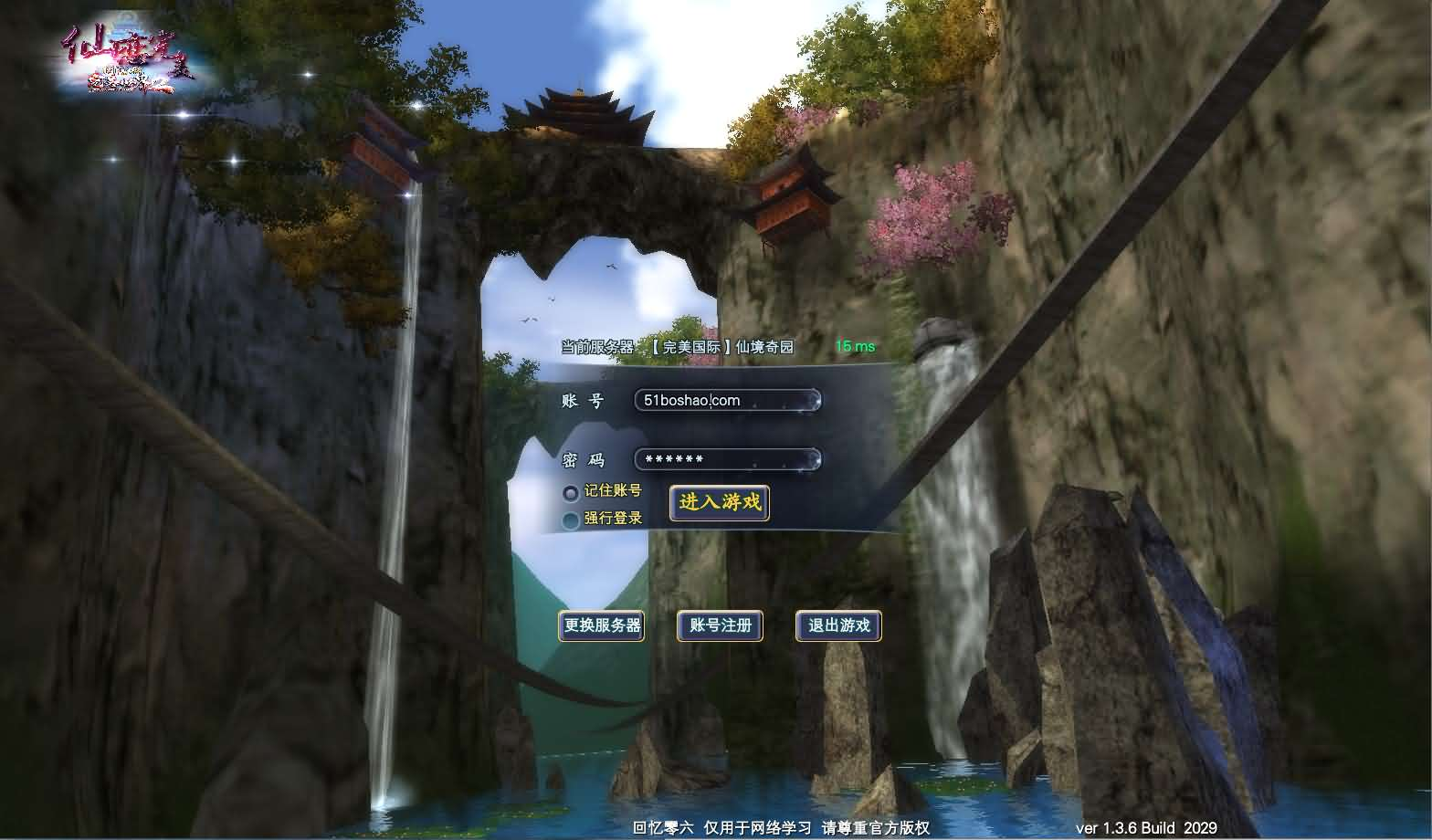Click inside the account field showing 51boshao.com

pos(712,400)
